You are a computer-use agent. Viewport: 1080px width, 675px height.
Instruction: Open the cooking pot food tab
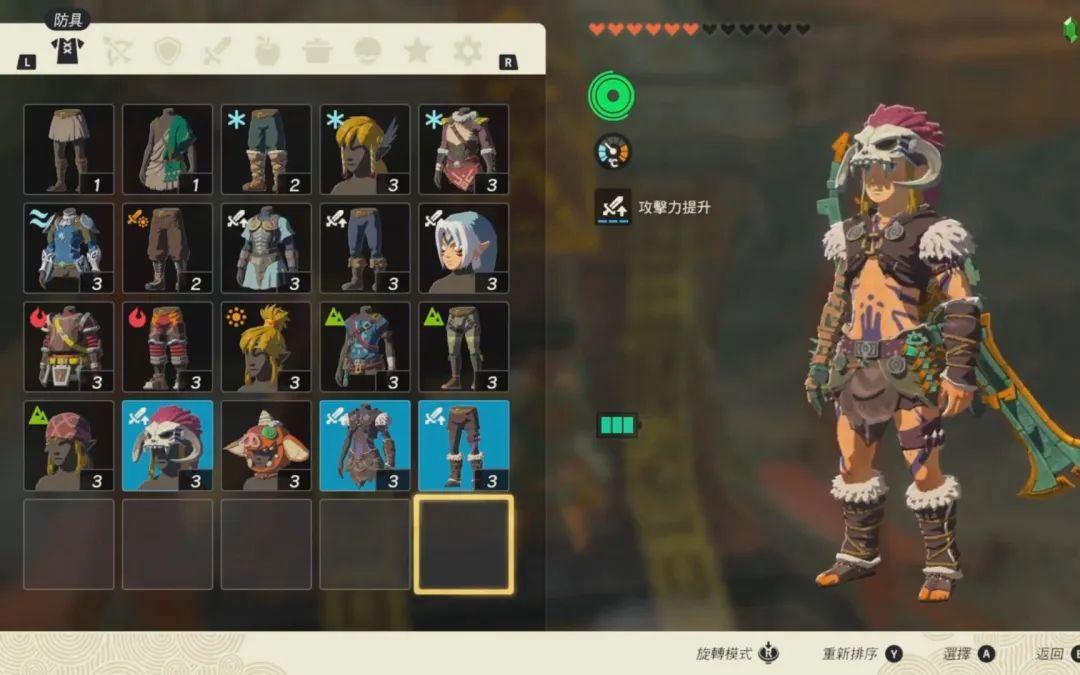click(317, 50)
